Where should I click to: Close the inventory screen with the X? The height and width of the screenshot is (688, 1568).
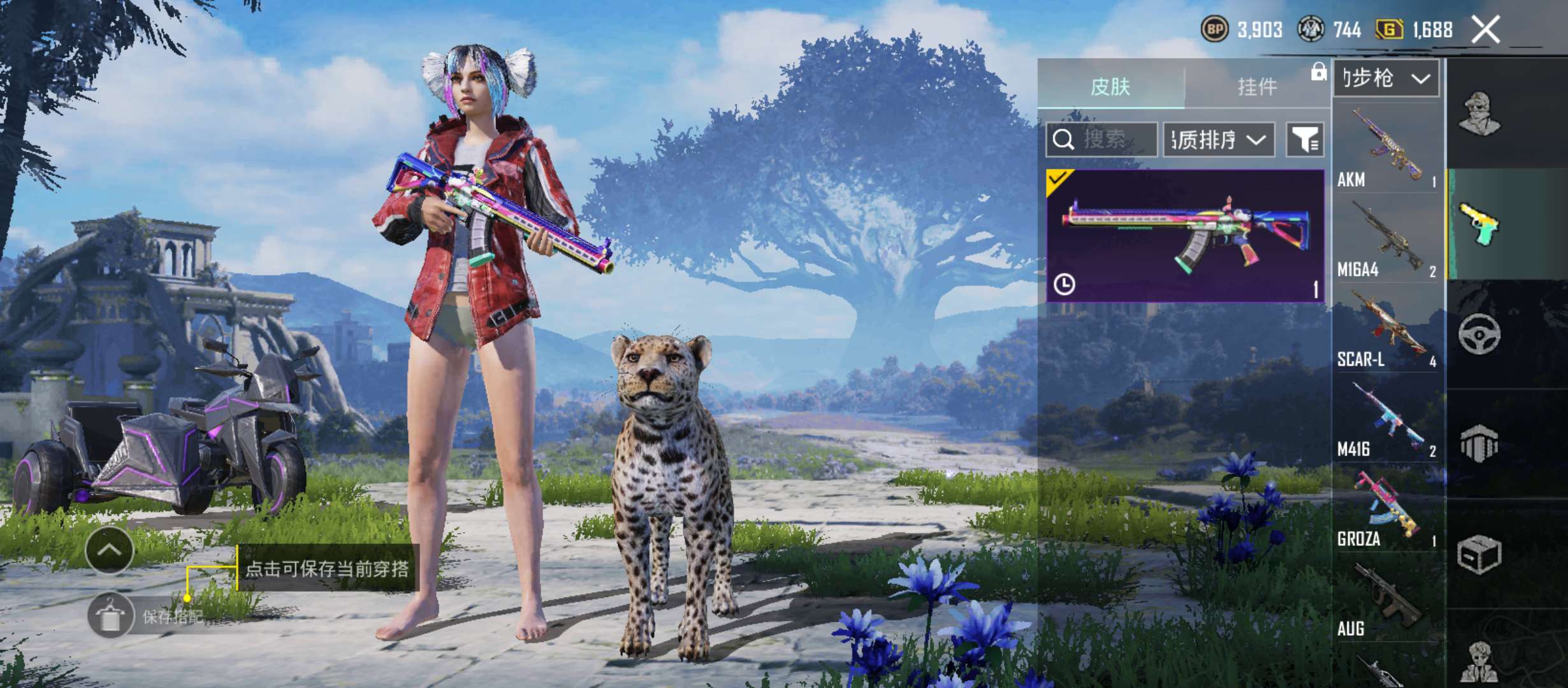[x=1485, y=30]
